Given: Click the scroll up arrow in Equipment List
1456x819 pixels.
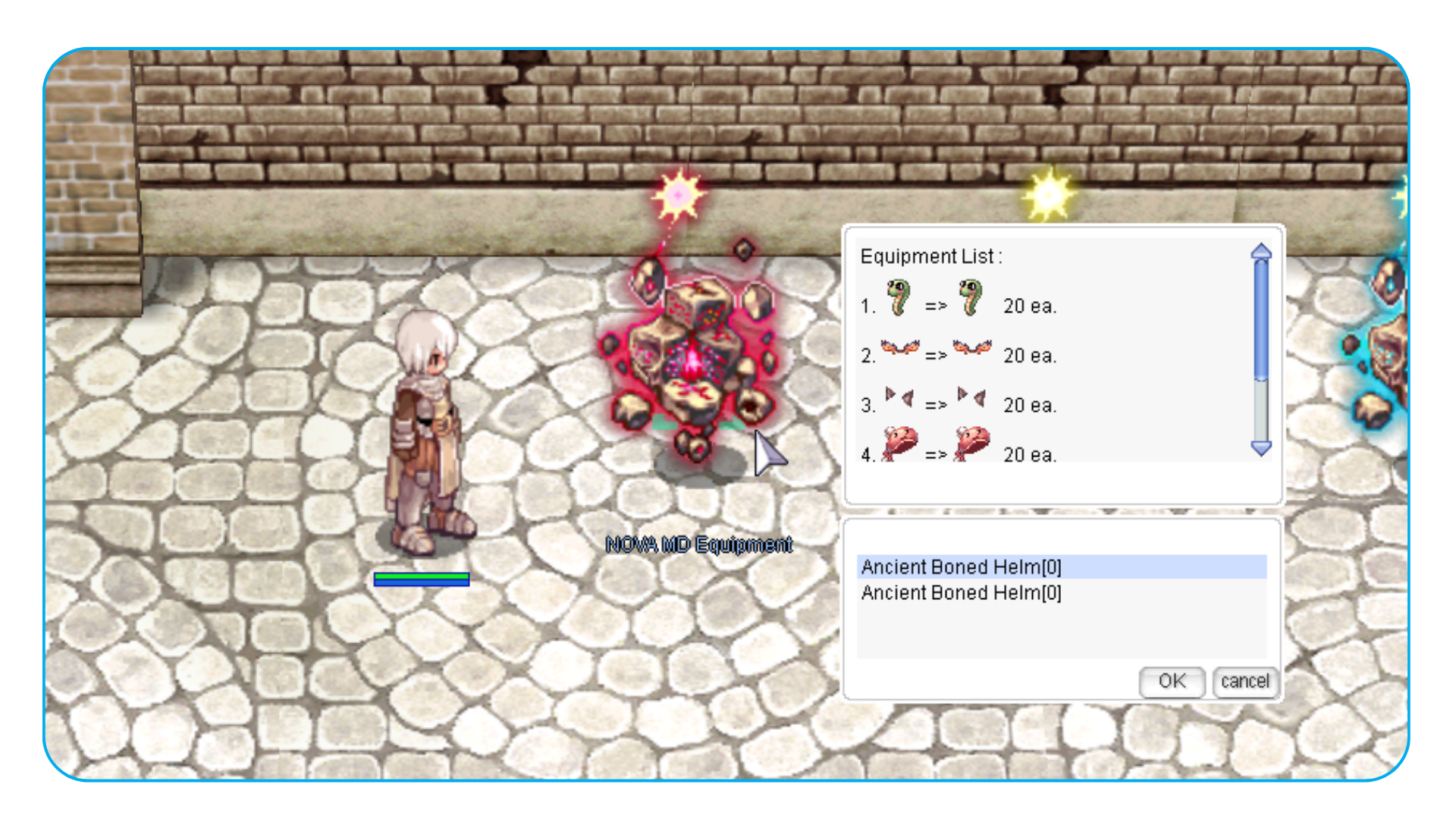Looking at the screenshot, I should (x=1261, y=251).
